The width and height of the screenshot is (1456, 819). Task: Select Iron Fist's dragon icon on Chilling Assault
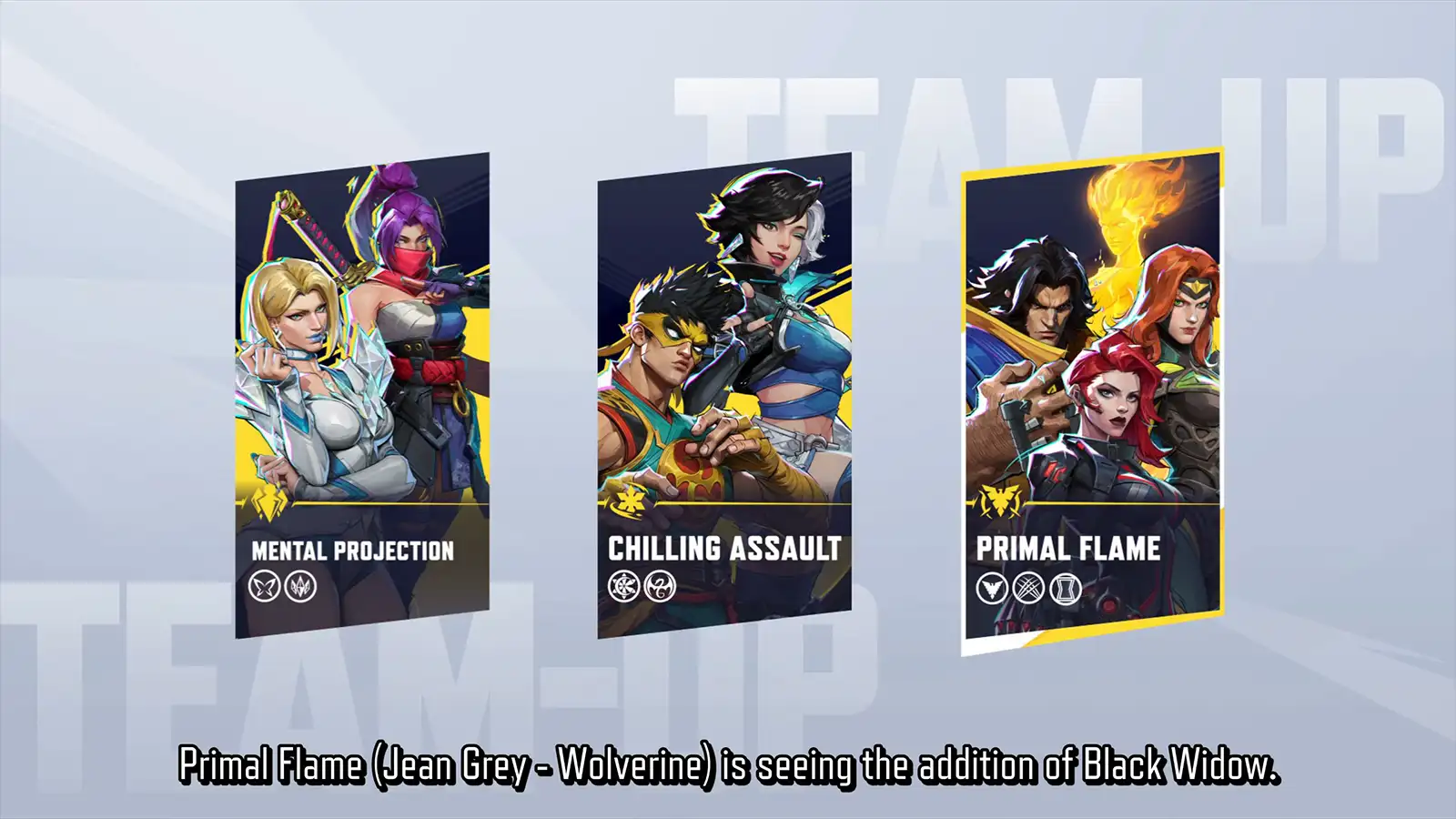tap(660, 586)
